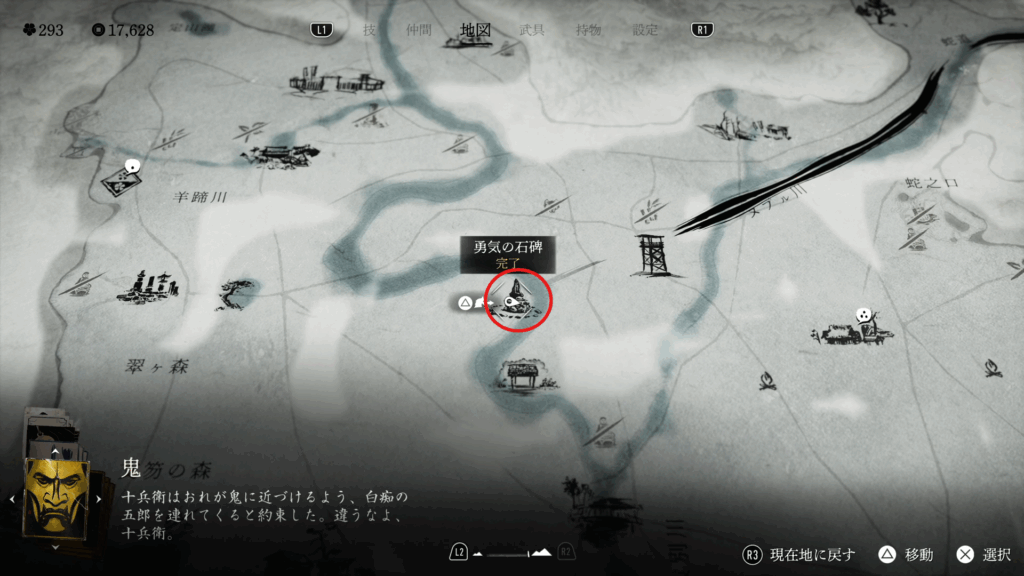Switch to the 技 (Techniques) tab
The height and width of the screenshot is (576, 1024).
[369, 30]
